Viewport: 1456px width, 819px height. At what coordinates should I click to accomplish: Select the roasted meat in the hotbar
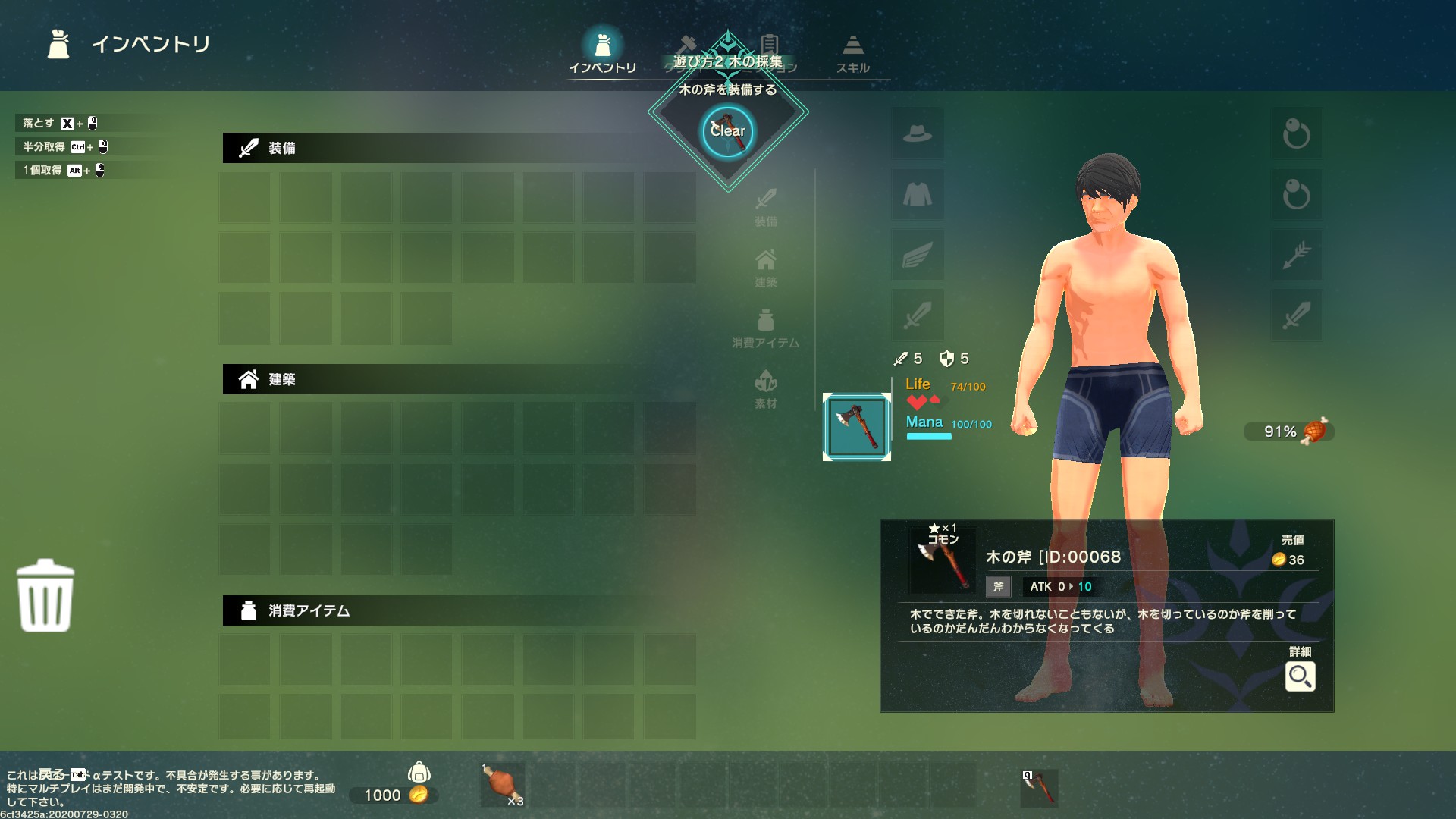(502, 786)
